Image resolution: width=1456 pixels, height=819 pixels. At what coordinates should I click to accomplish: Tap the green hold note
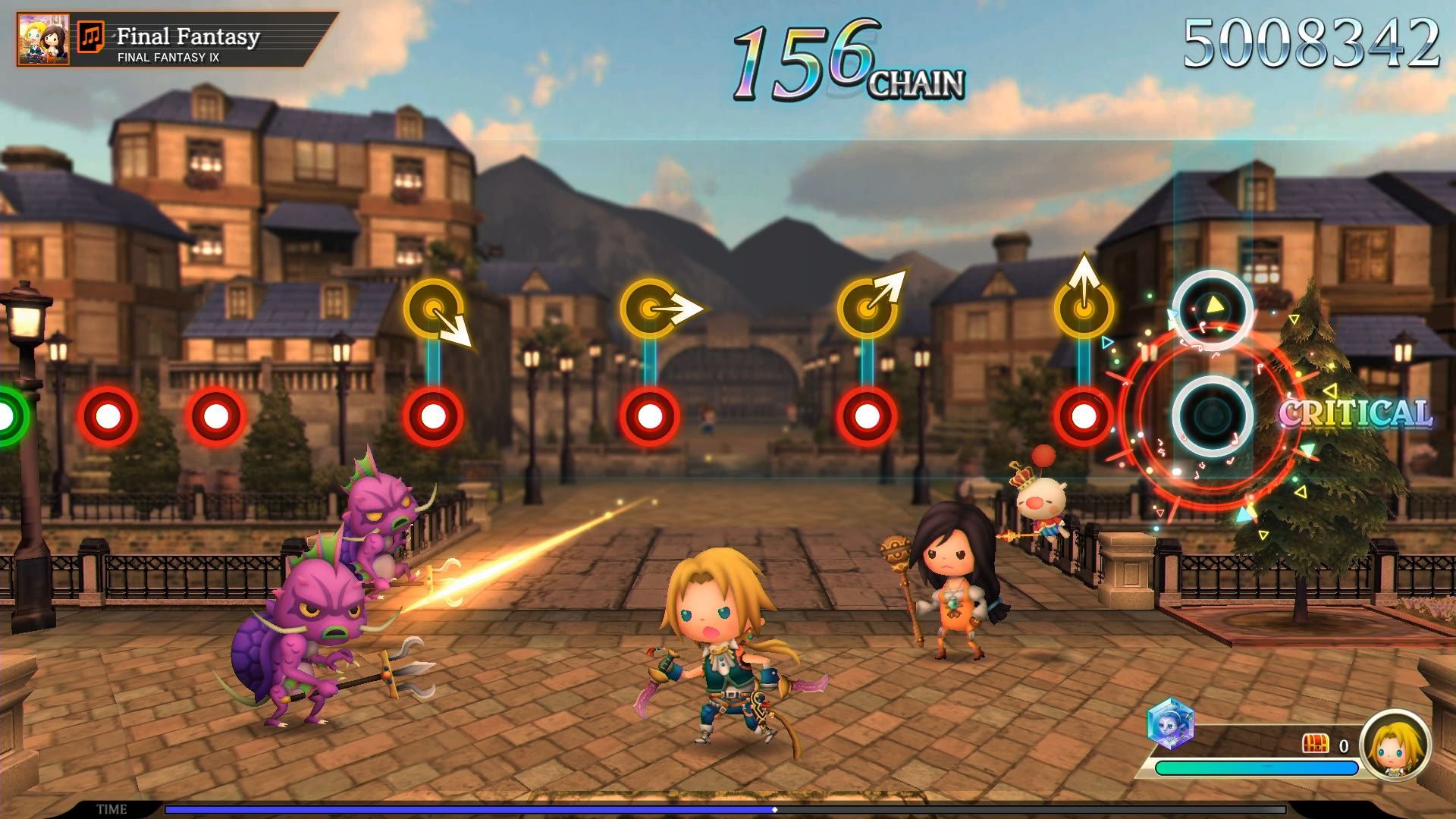click(9, 416)
